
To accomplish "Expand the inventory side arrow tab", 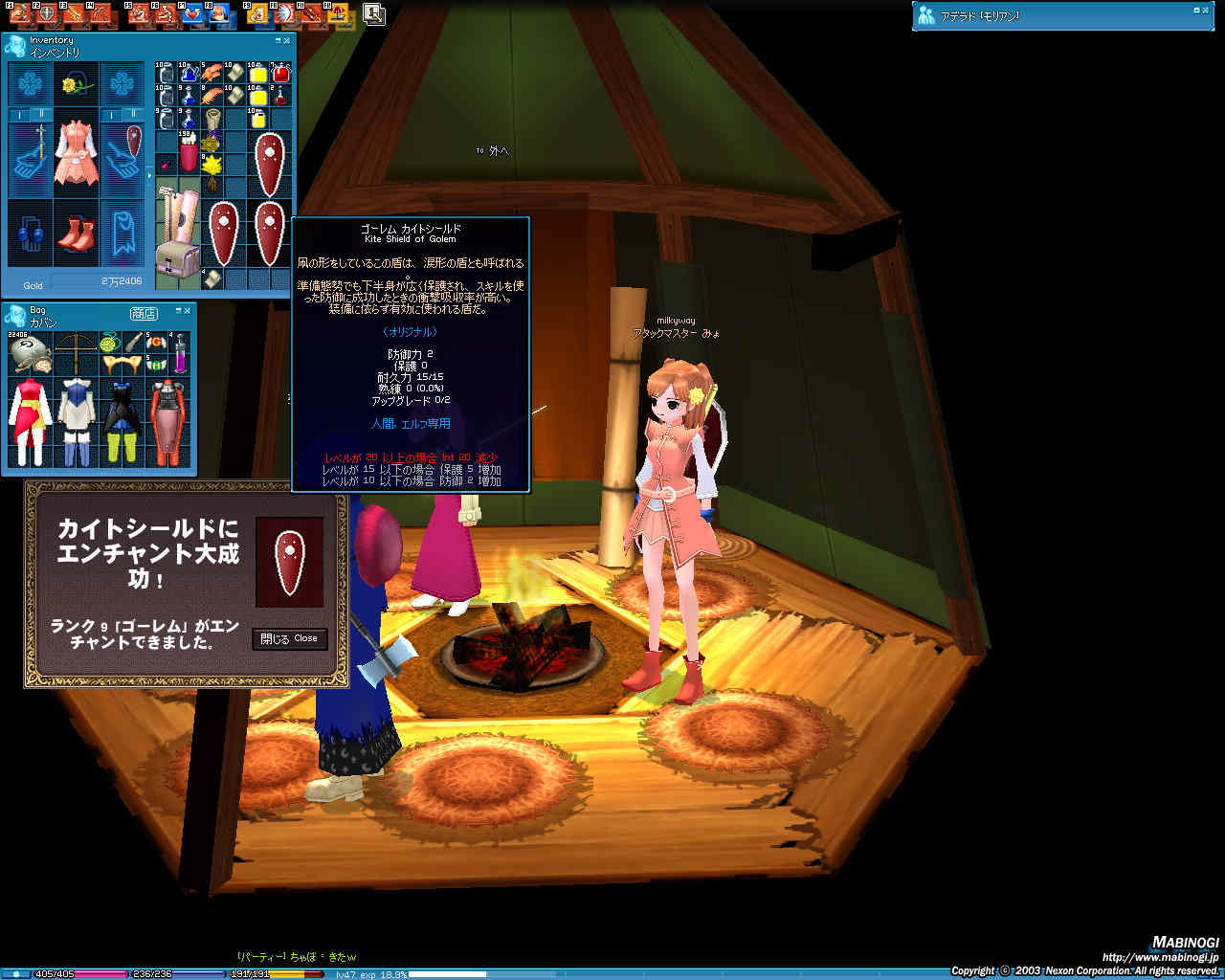I will 148,176.
